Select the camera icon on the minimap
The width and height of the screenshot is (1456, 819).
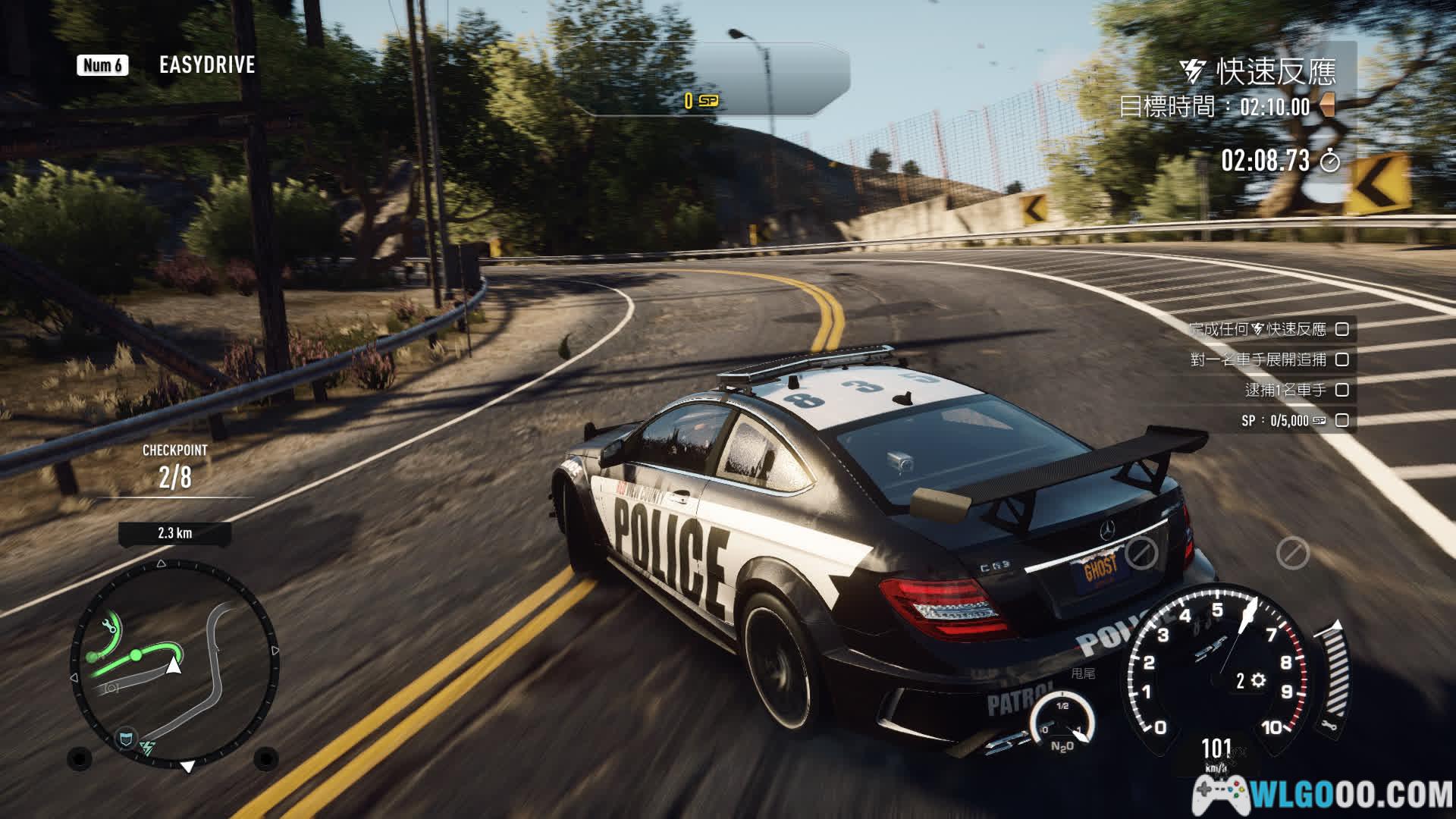tap(111, 687)
